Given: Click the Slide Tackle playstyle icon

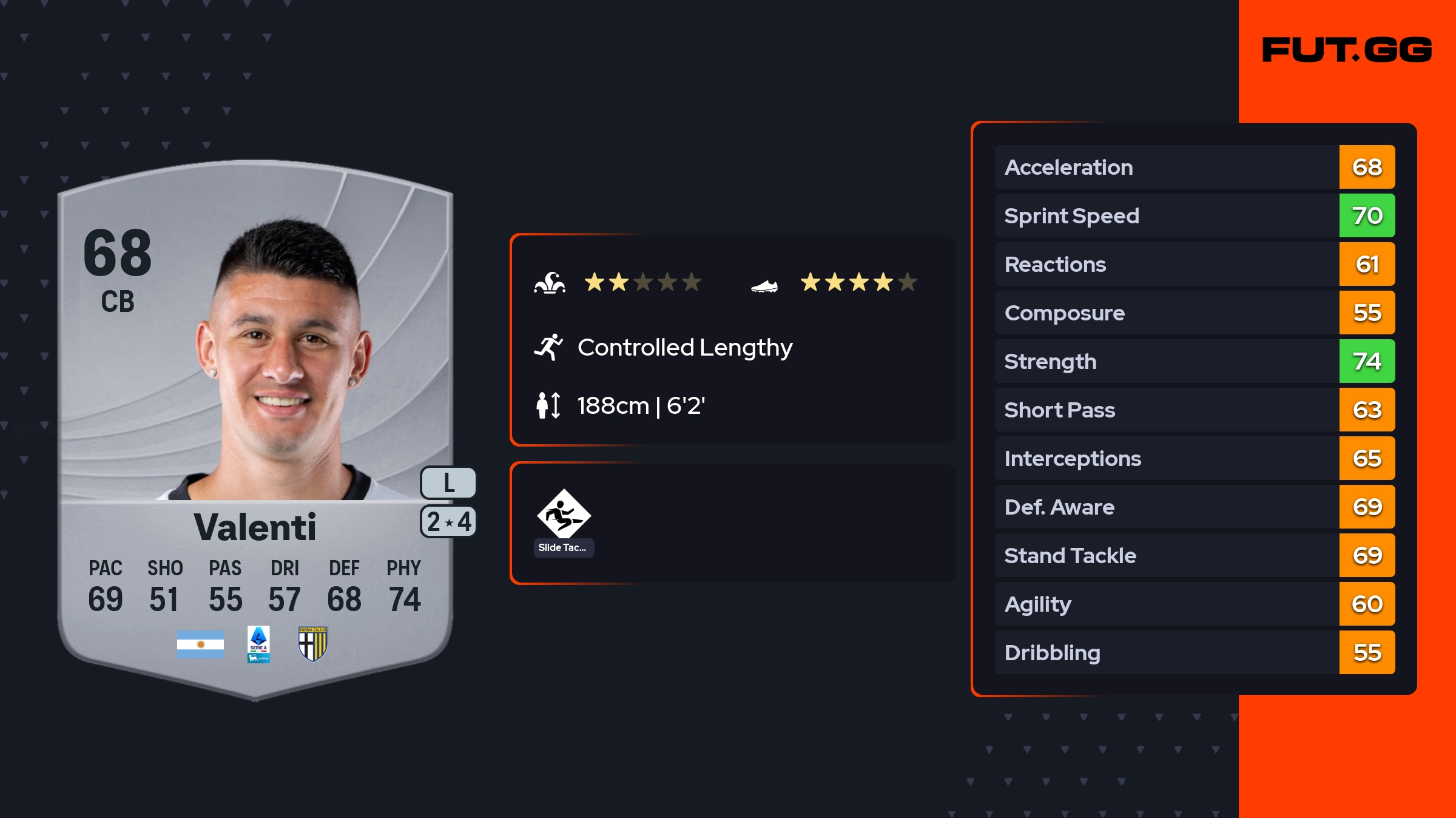Looking at the screenshot, I should [x=564, y=515].
